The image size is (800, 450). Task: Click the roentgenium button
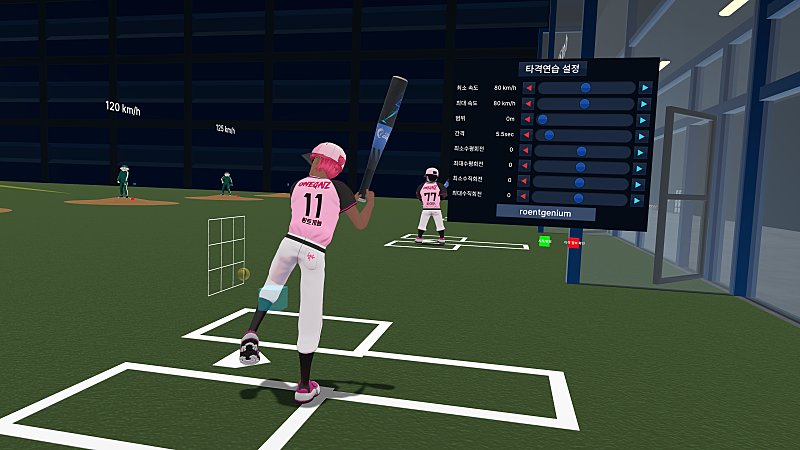coord(545,213)
